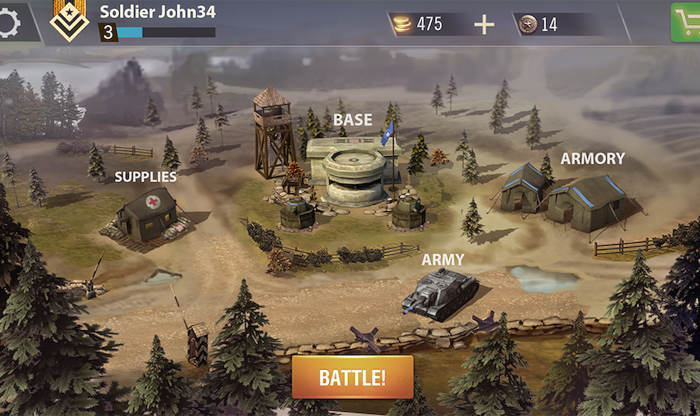Start a fight with the BATTLE! button

point(352,378)
